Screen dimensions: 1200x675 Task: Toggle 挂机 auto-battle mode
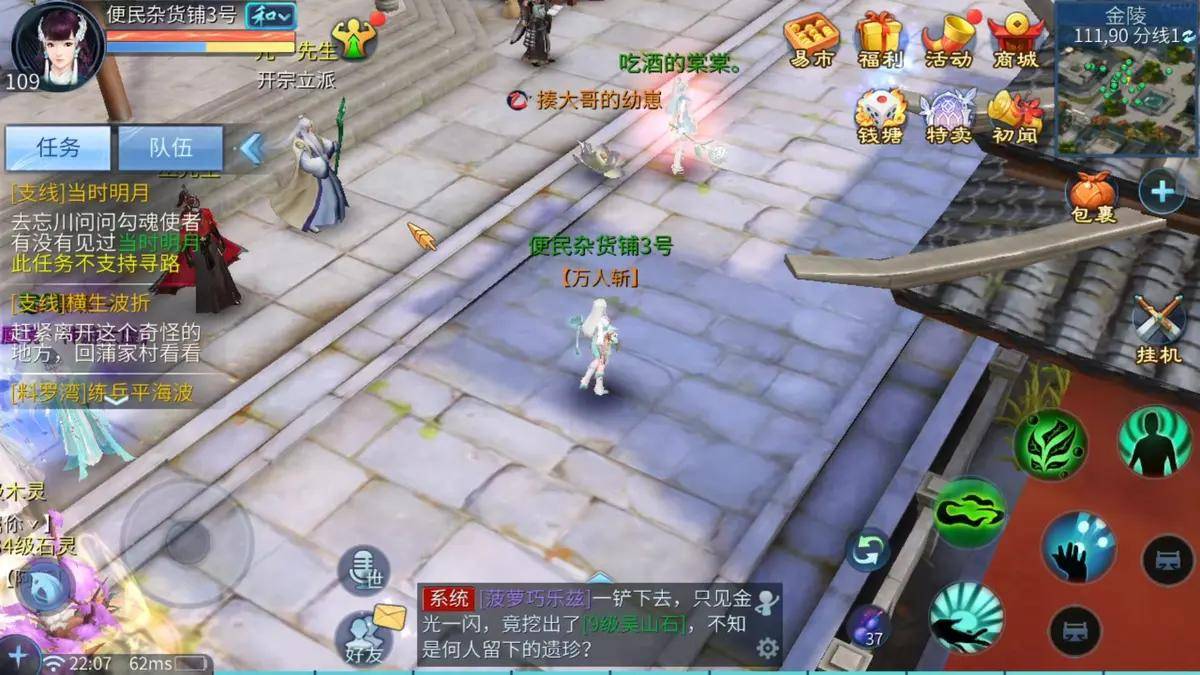(x=1158, y=328)
